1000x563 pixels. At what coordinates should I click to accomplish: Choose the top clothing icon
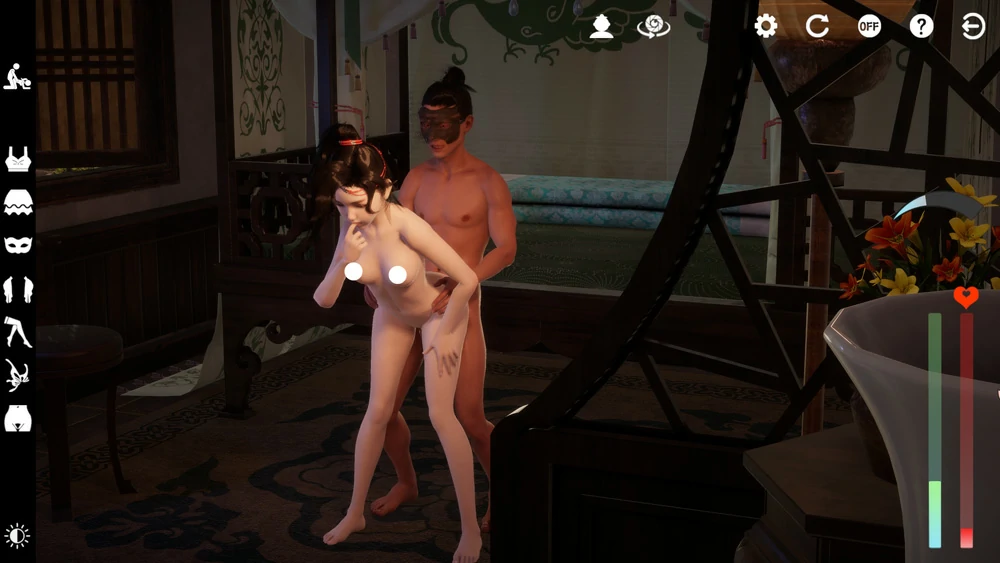[17, 159]
